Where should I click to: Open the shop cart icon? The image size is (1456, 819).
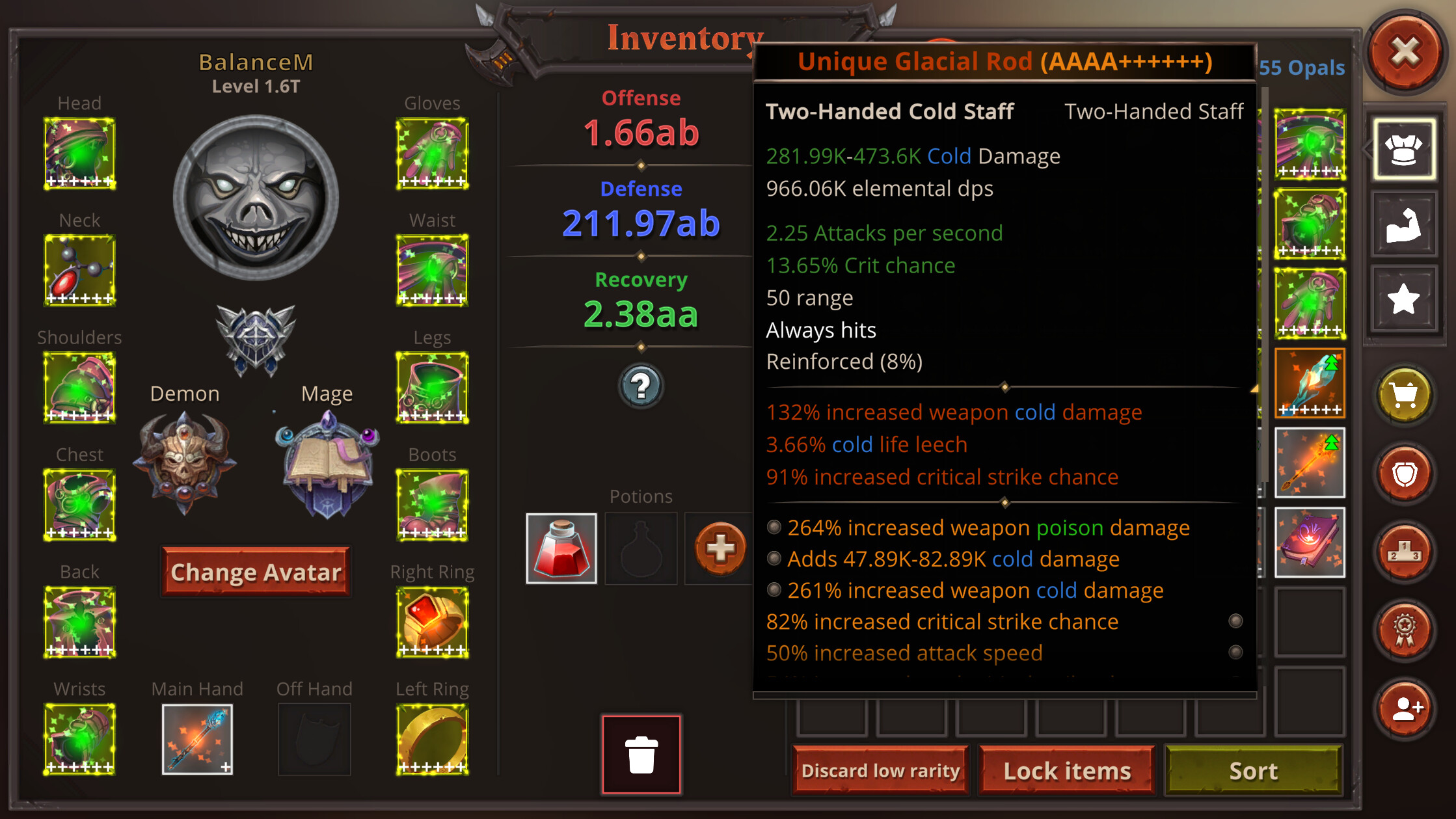pos(1404,394)
